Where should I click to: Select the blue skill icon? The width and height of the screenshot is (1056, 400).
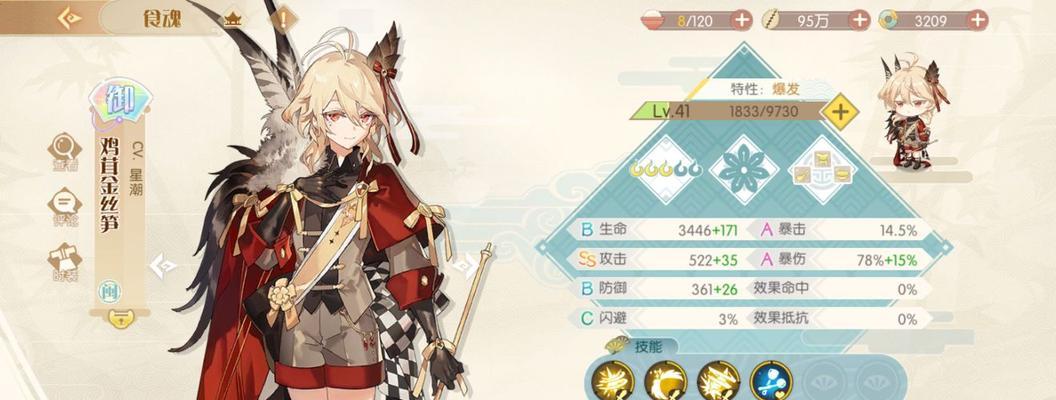pos(771,381)
